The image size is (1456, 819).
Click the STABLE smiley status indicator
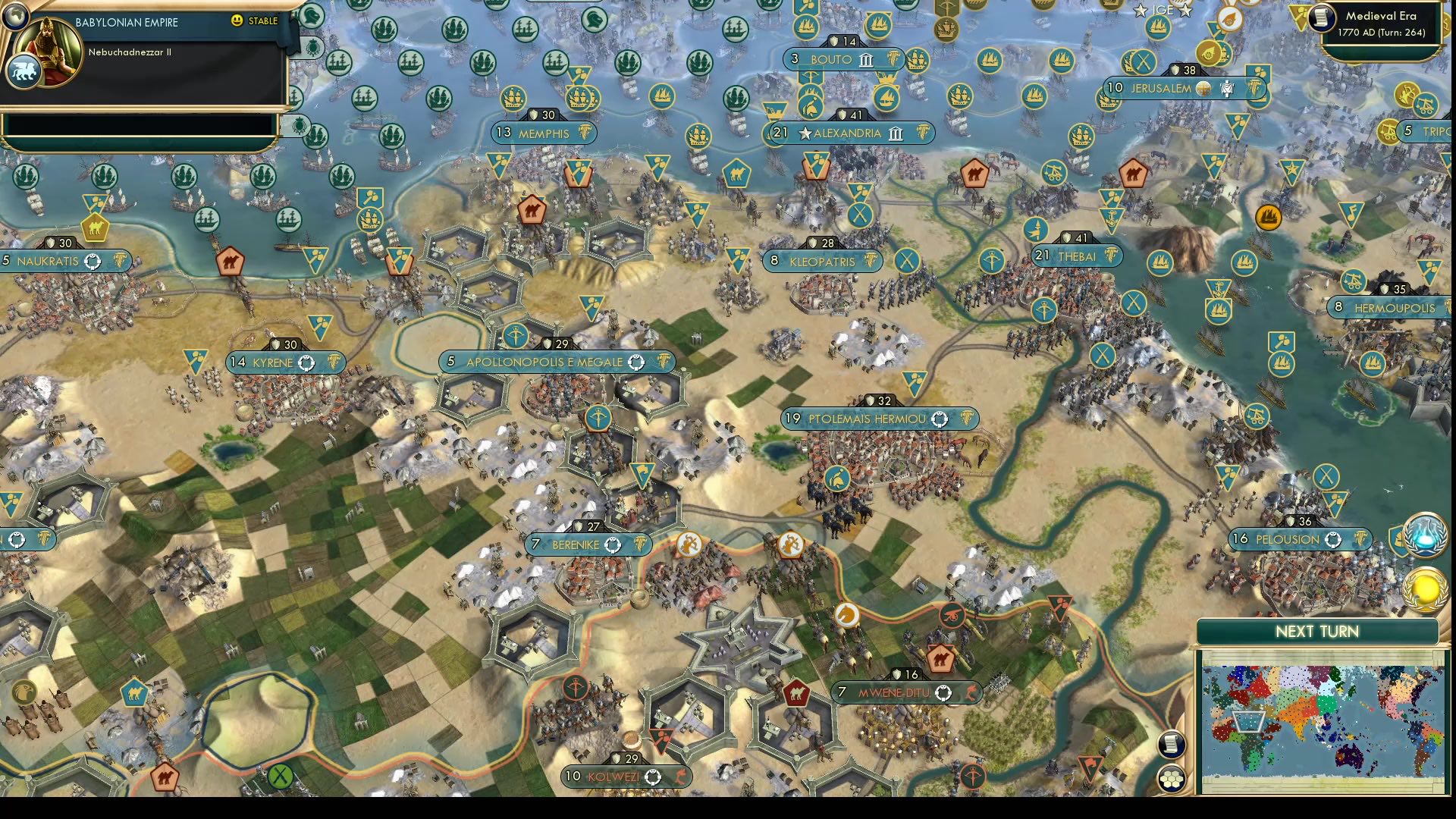coord(238,21)
